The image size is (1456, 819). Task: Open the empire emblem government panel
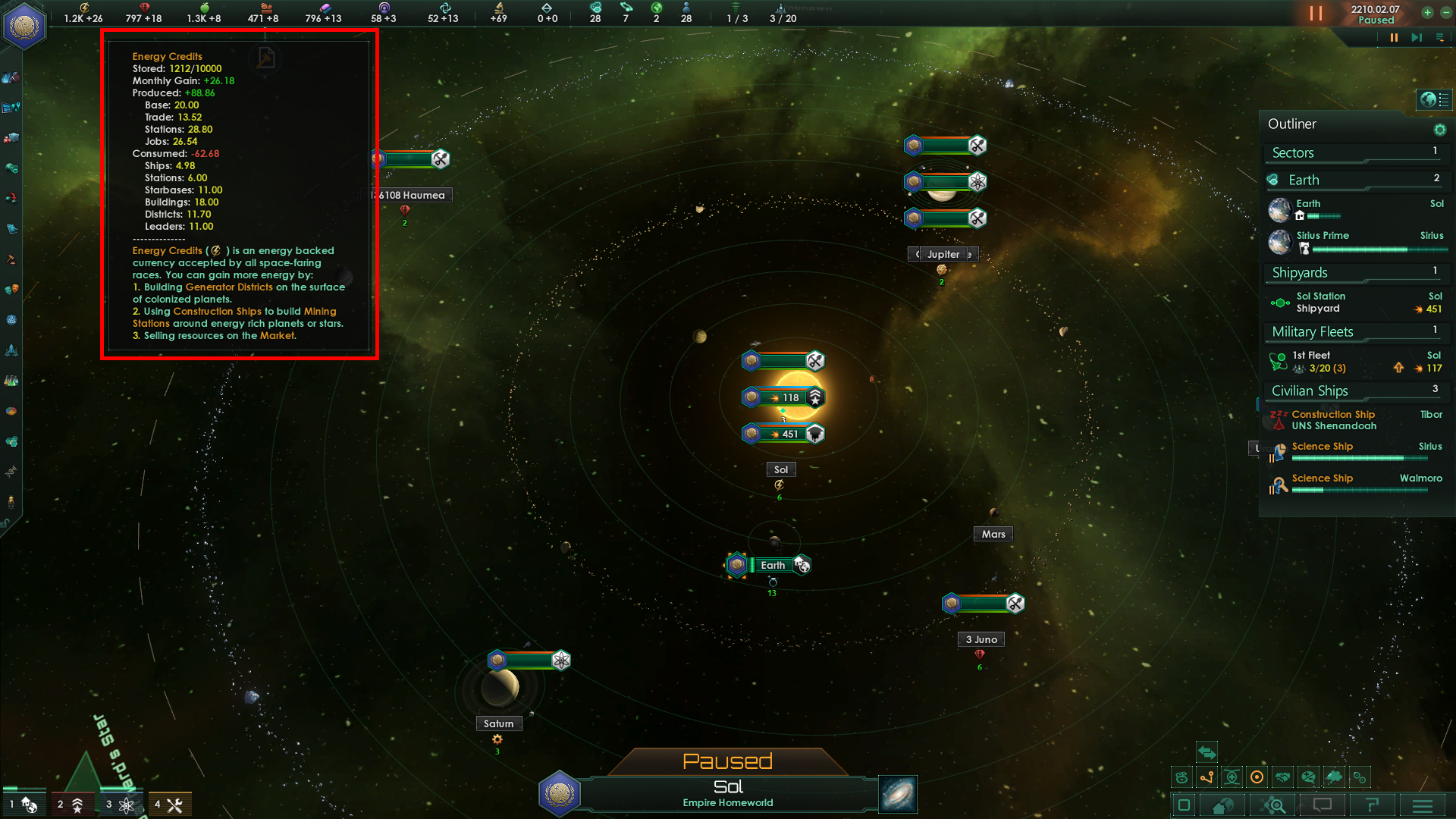(24, 25)
